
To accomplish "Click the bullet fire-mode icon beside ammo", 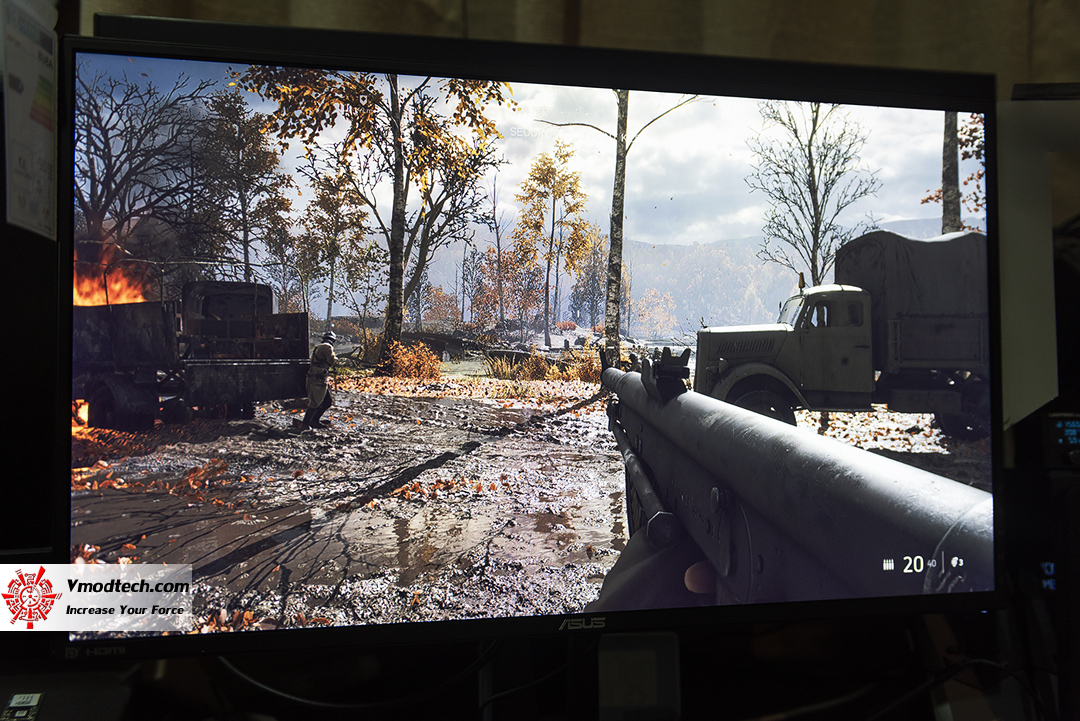I will [x=887, y=564].
